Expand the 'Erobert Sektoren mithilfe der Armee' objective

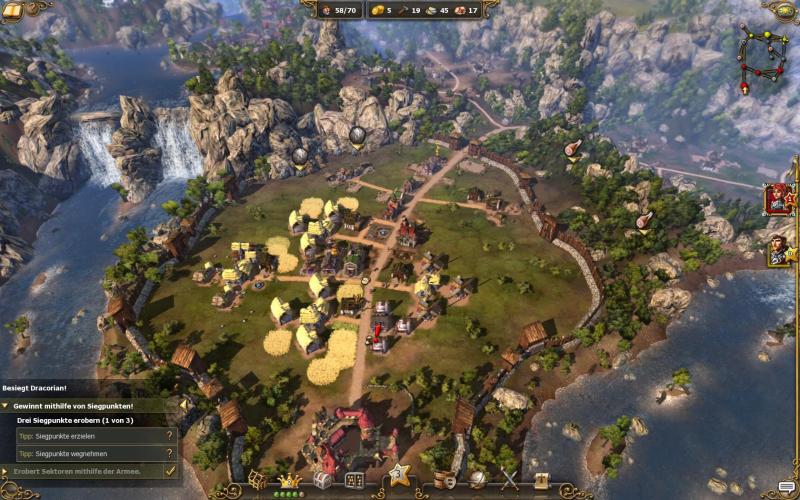(x=5, y=470)
